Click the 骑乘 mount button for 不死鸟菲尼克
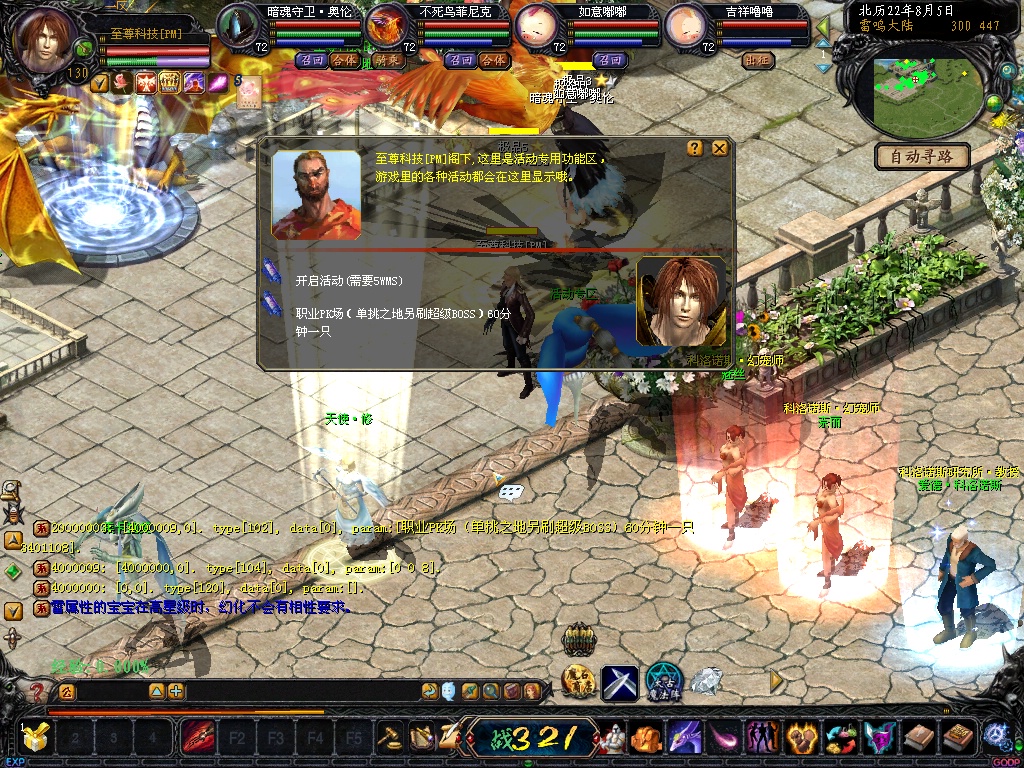 [389, 60]
